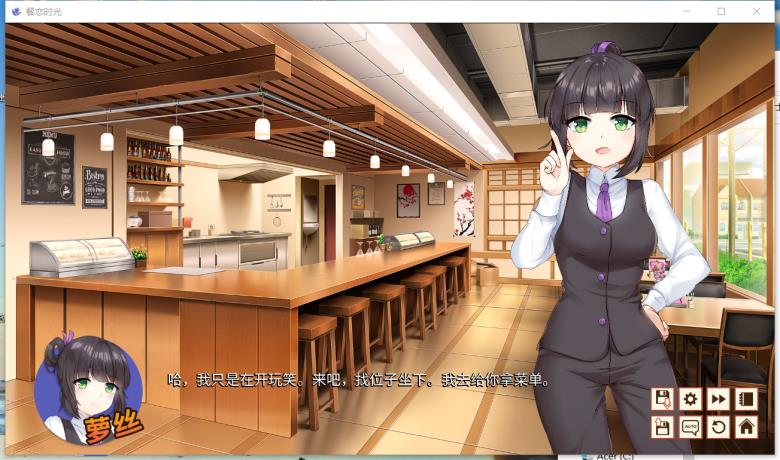780x460 pixels.
Task: Open the notebook dialogue log
Action: [x=746, y=399]
